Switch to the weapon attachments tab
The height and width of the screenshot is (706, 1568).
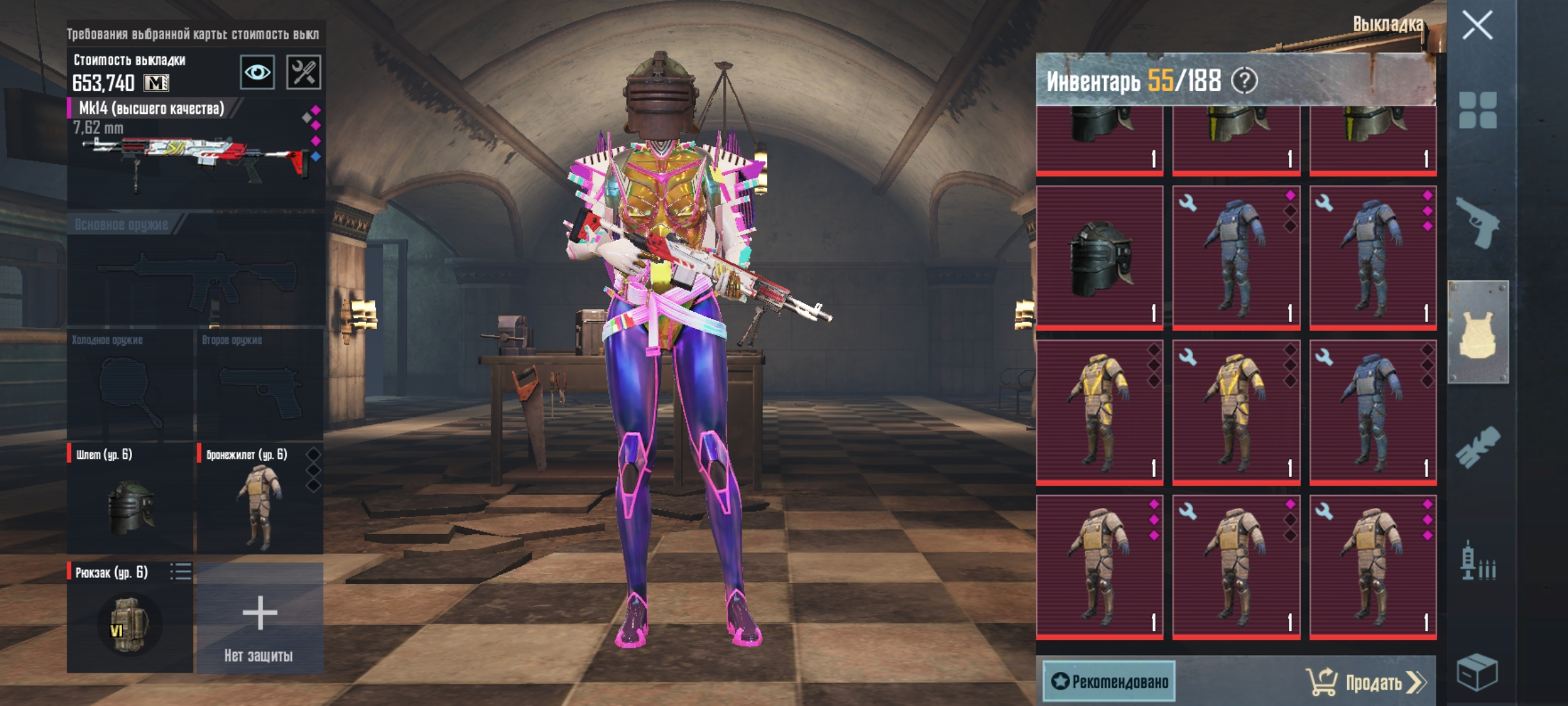1478,447
